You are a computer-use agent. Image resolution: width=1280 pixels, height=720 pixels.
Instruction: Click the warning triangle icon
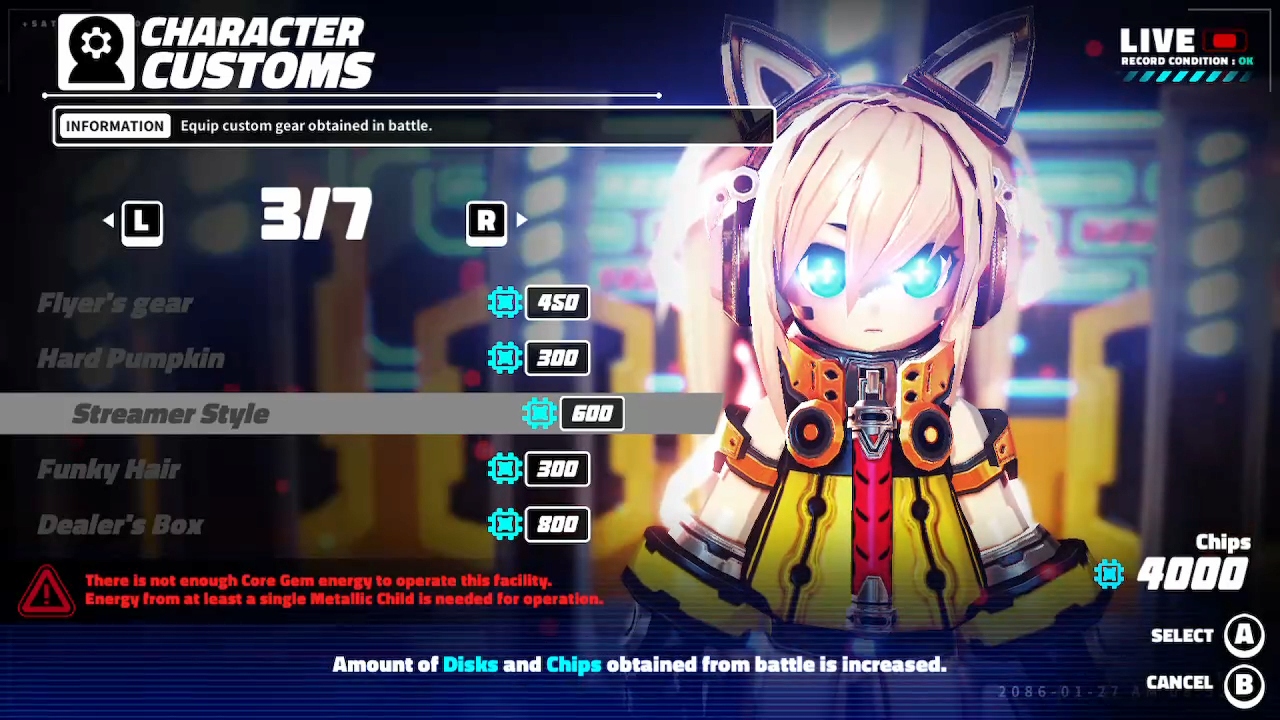pos(45,590)
